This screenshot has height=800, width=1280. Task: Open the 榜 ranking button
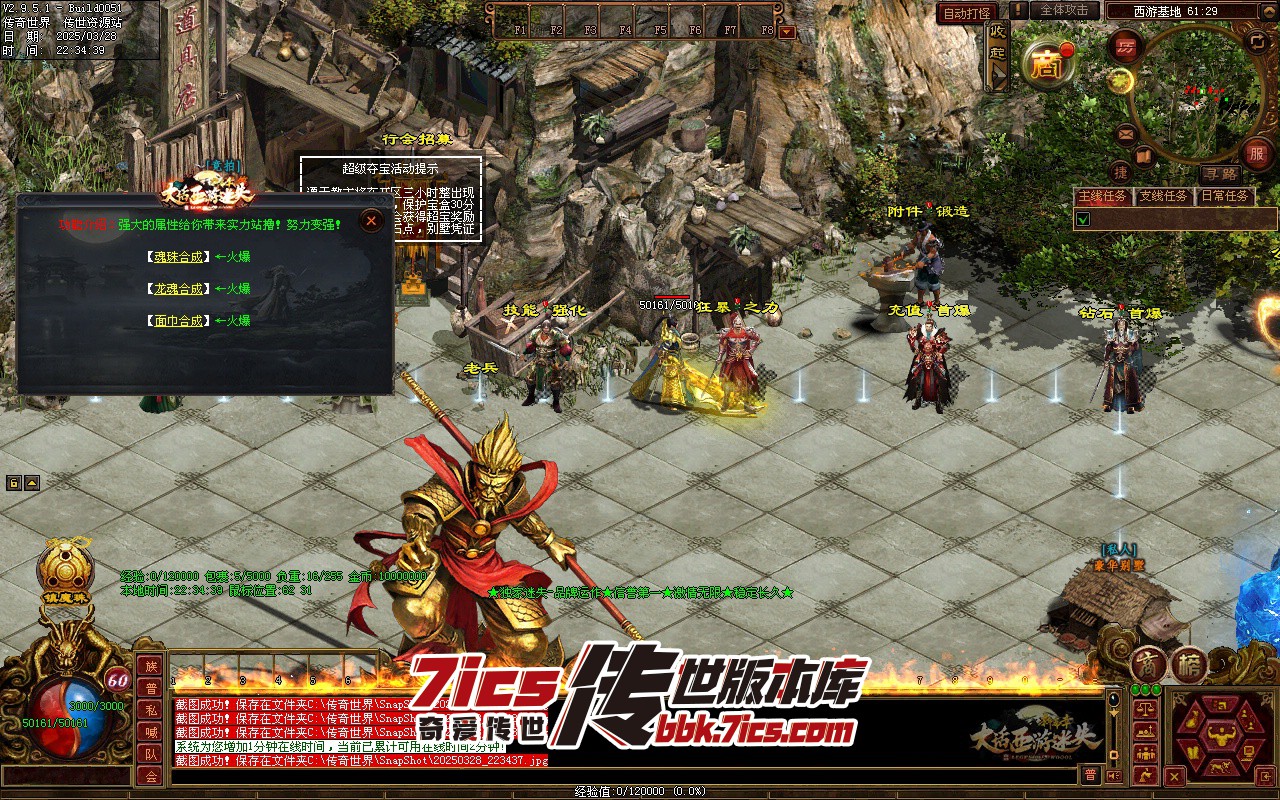pyautogui.click(x=1190, y=664)
